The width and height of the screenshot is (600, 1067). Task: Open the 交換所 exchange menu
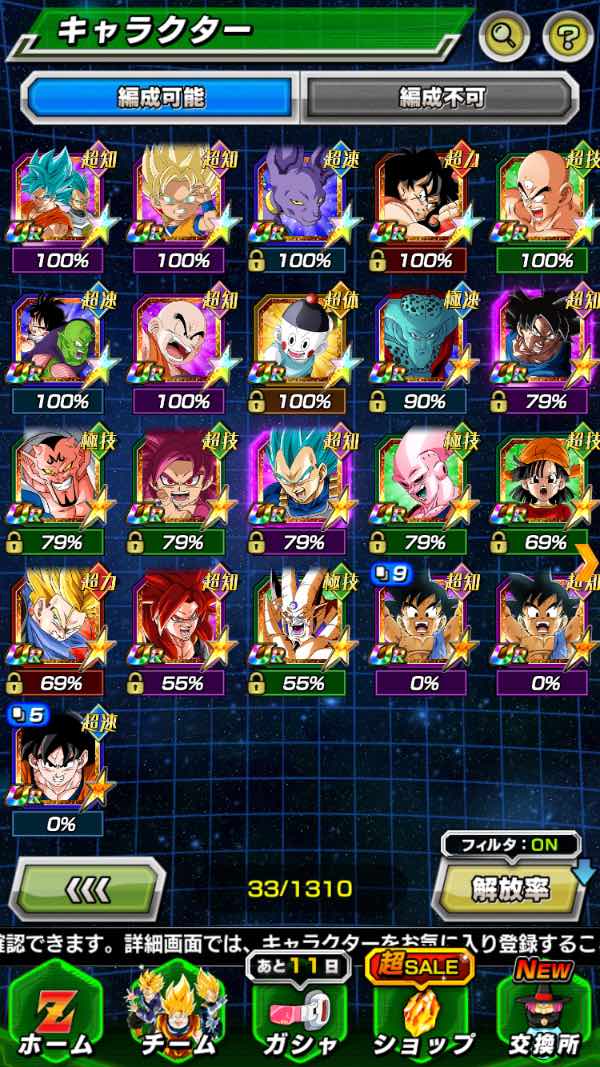pyautogui.click(x=545, y=1010)
